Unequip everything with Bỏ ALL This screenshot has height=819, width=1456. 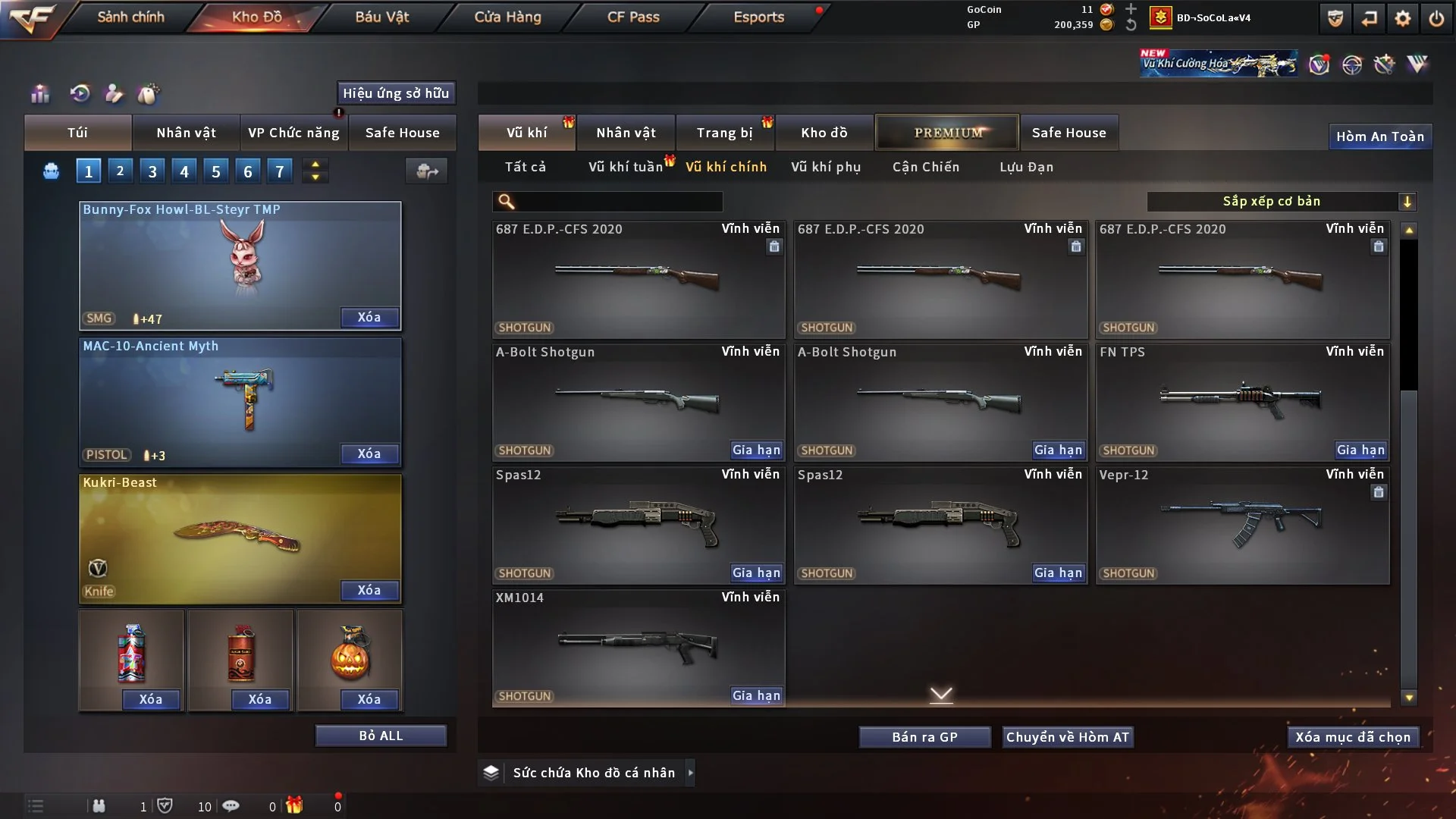[381, 736]
